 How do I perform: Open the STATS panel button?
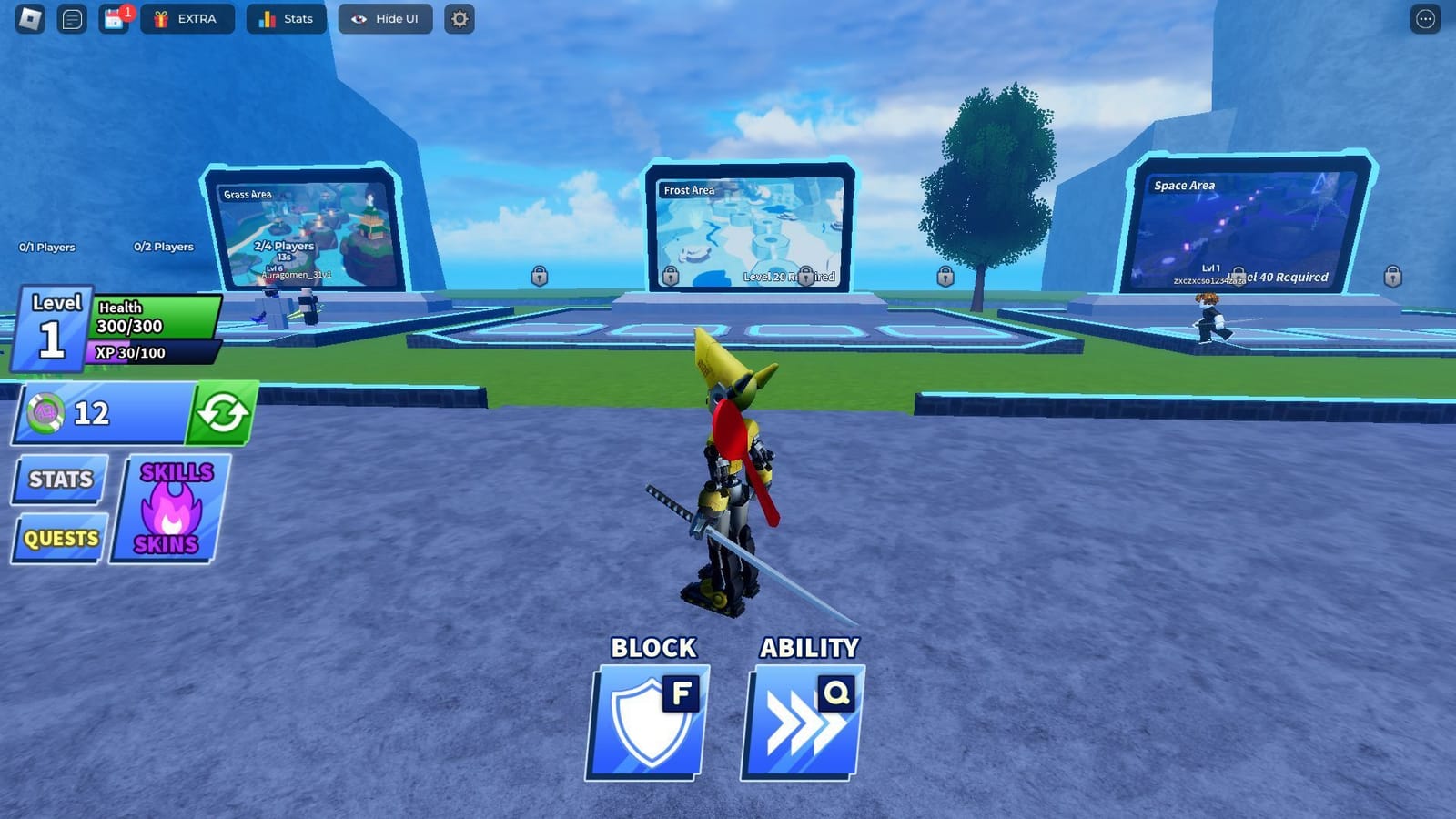(58, 480)
